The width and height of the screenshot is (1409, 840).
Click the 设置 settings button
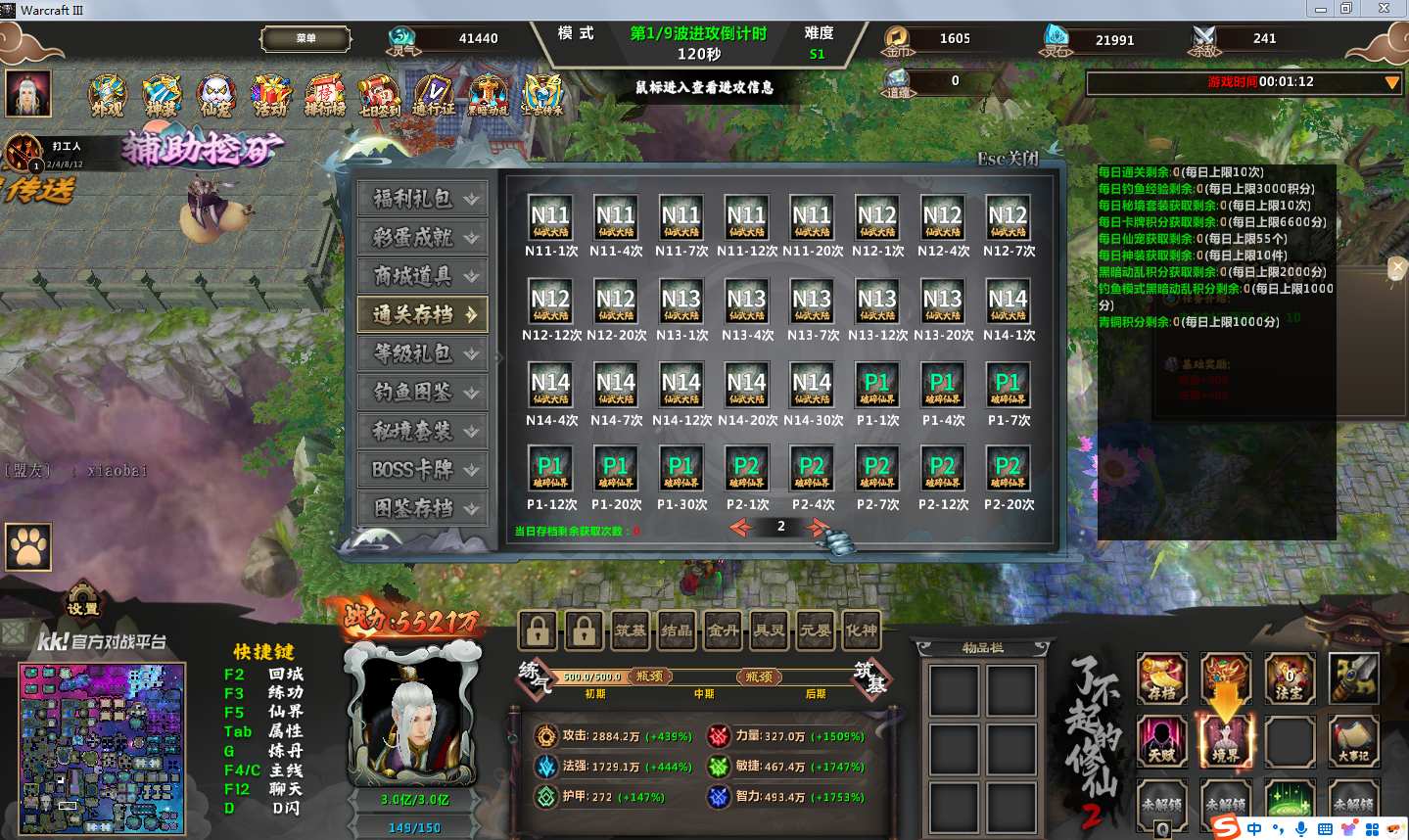pyautogui.click(x=83, y=602)
